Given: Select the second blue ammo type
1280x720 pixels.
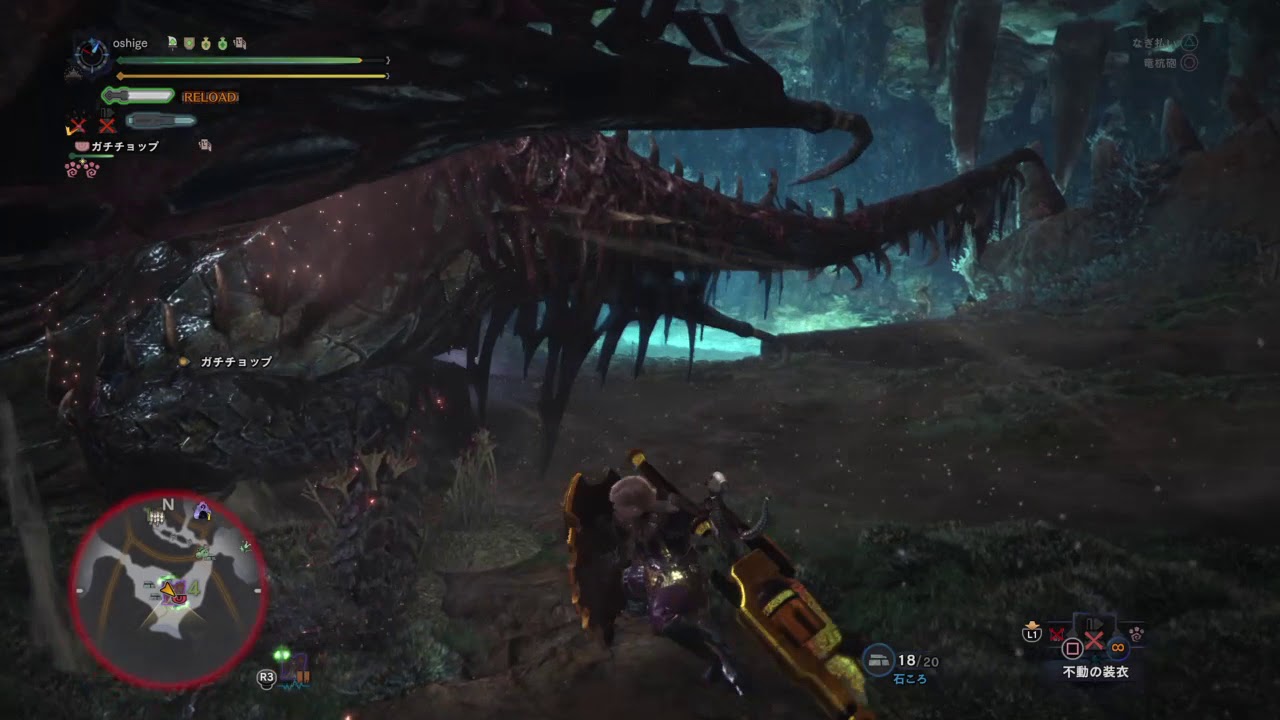Looking at the screenshot, I should click(x=160, y=121).
